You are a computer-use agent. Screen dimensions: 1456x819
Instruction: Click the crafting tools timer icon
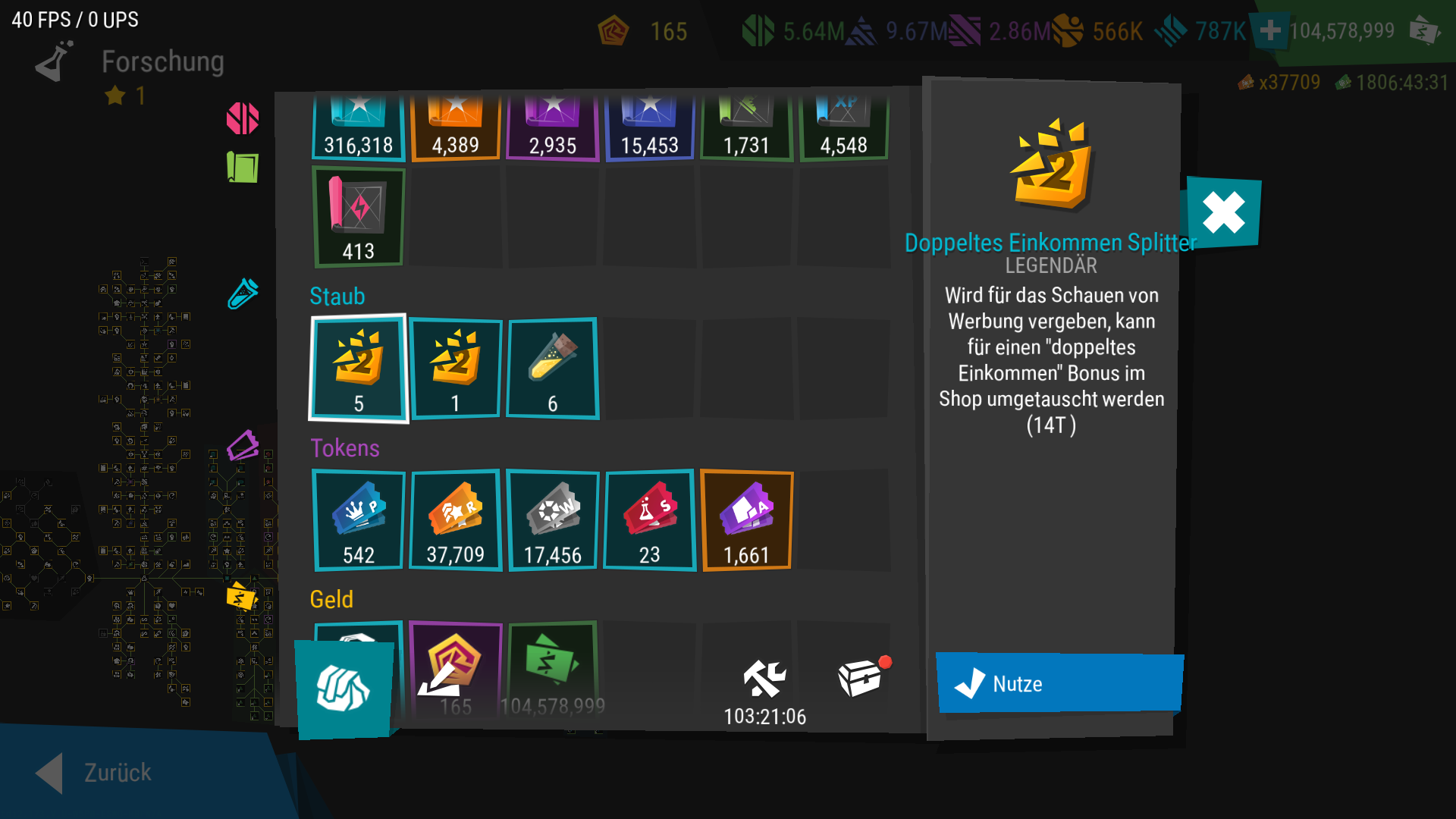[x=764, y=679]
